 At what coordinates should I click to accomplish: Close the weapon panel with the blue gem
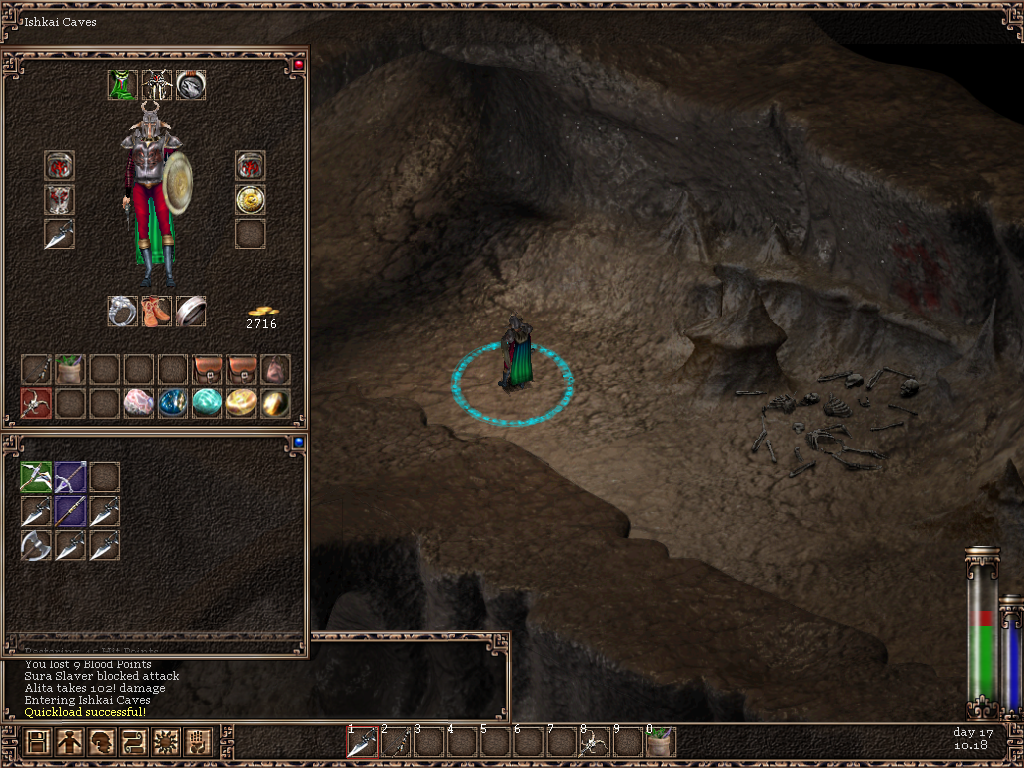point(297,442)
